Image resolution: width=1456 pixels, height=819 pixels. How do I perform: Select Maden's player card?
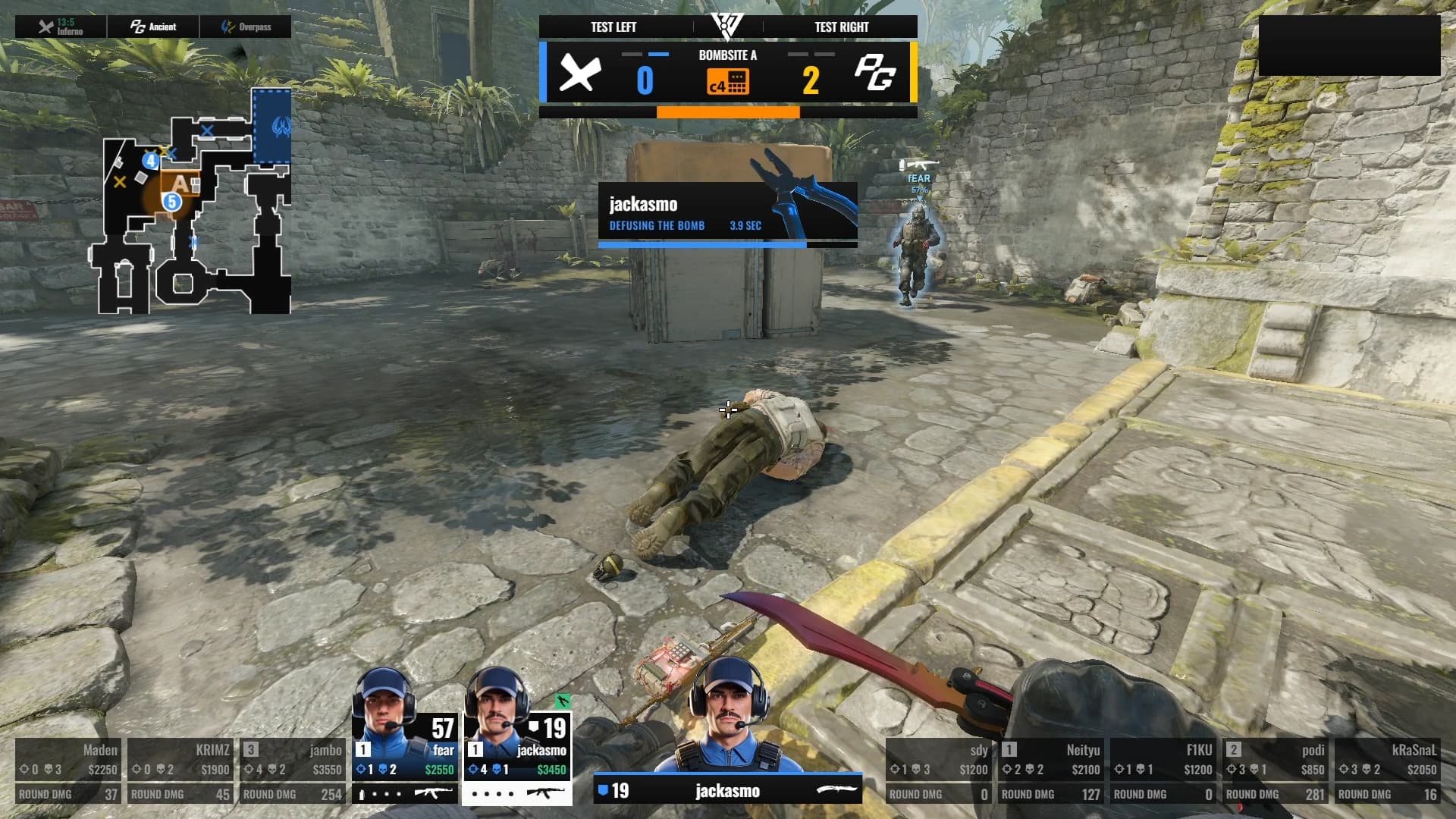[68, 770]
